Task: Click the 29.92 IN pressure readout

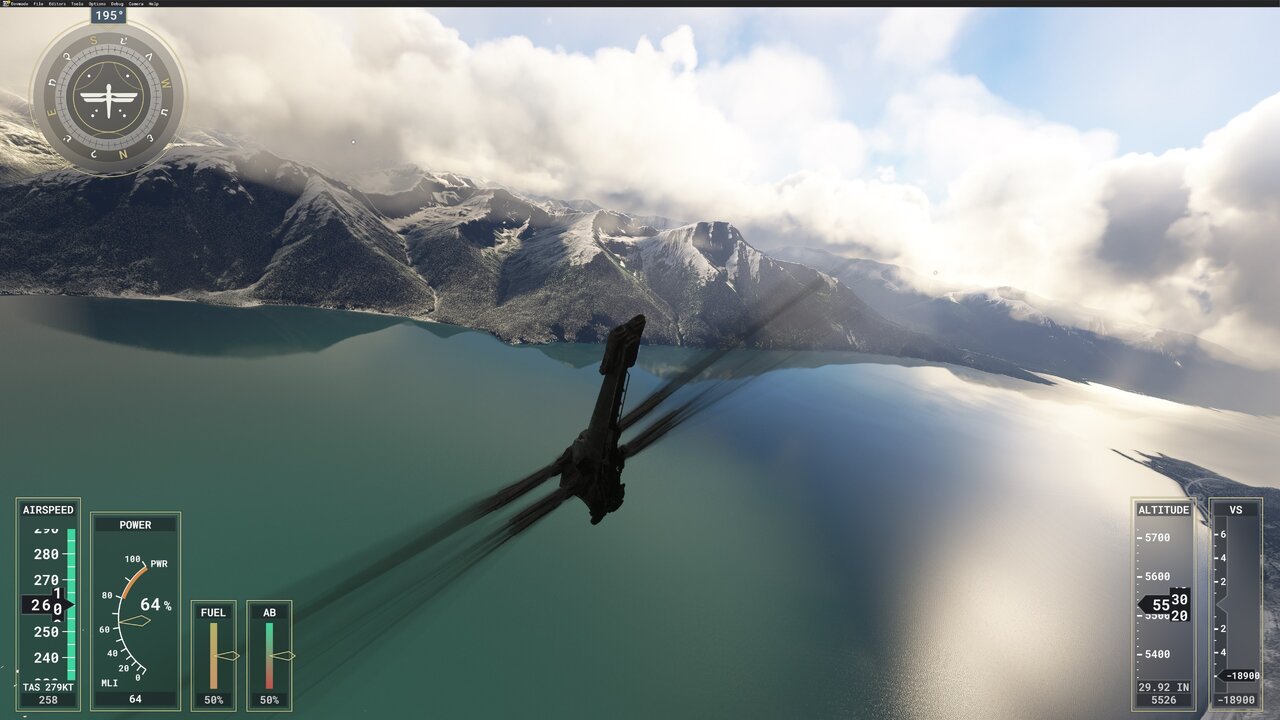Action: point(1163,687)
